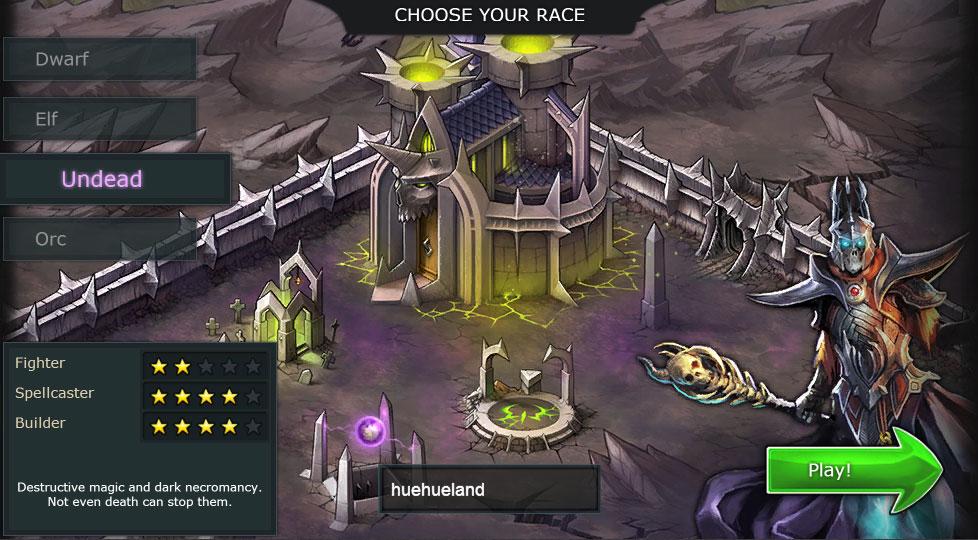Select the Dwarf race
Image resolution: width=978 pixels, height=540 pixels.
coord(99,59)
